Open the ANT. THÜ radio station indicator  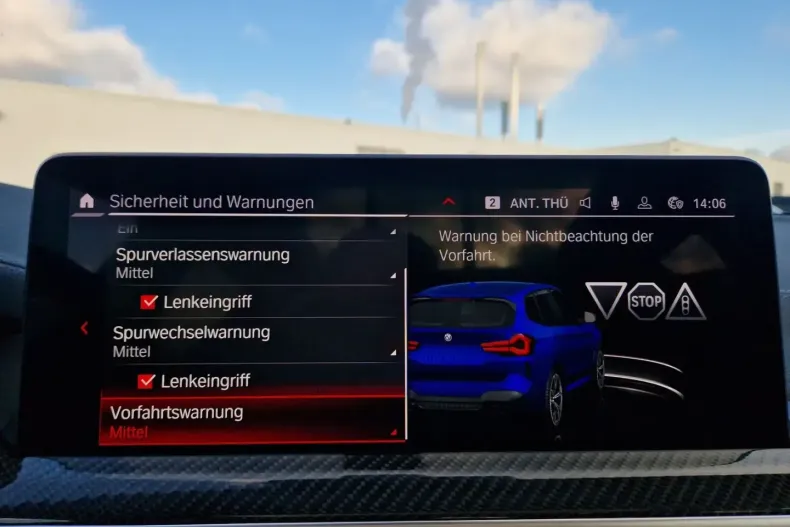[x=538, y=203]
